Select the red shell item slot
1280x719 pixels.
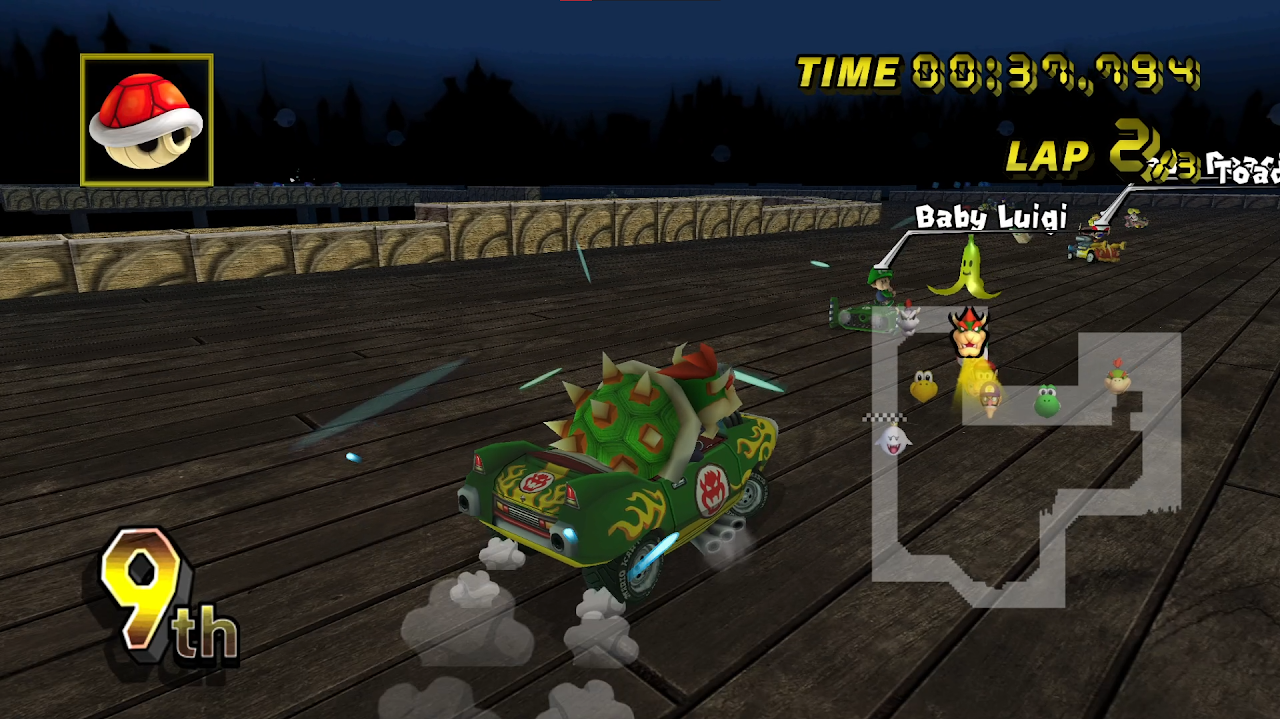click(x=146, y=120)
